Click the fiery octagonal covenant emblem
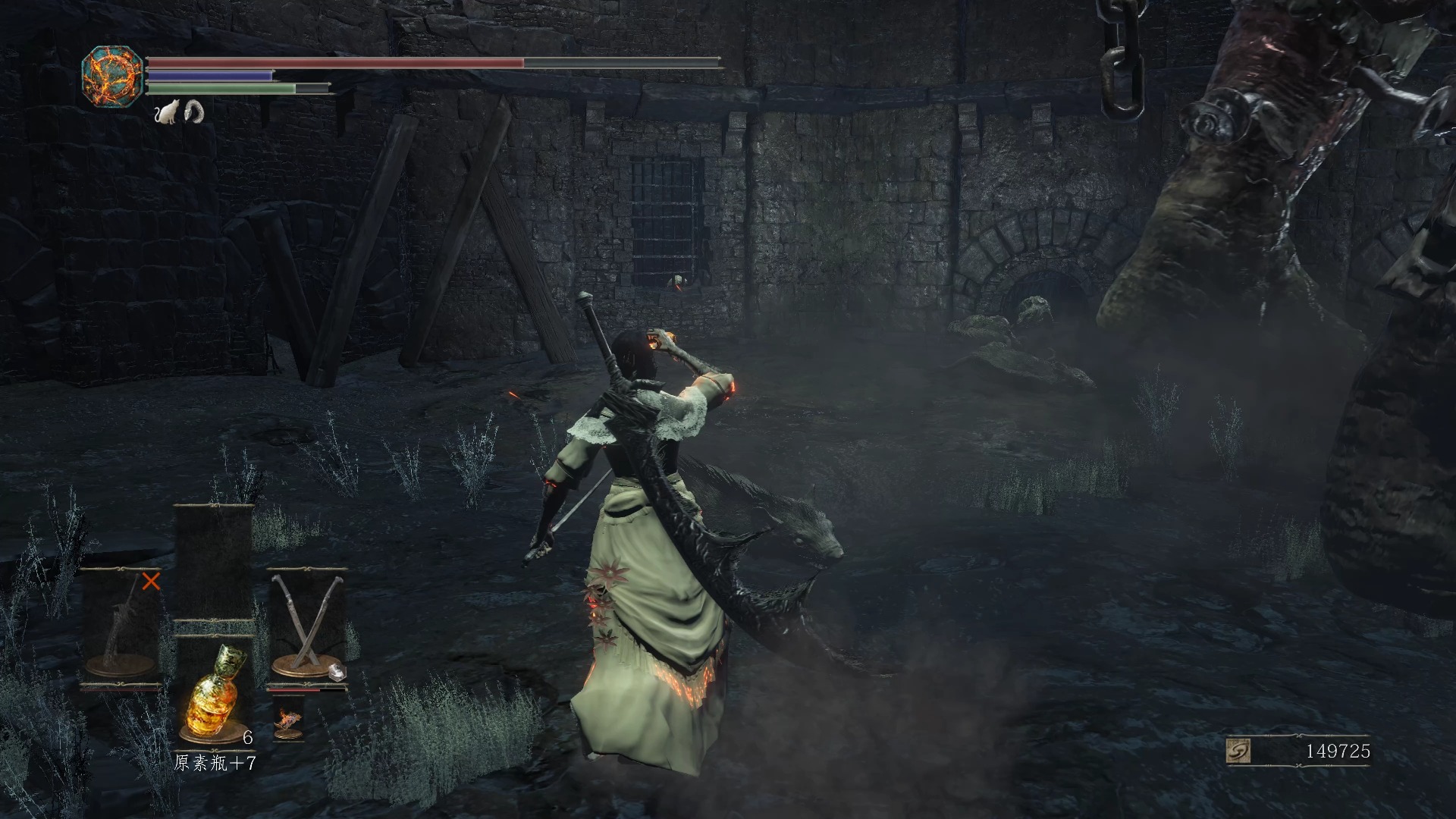 (x=112, y=76)
